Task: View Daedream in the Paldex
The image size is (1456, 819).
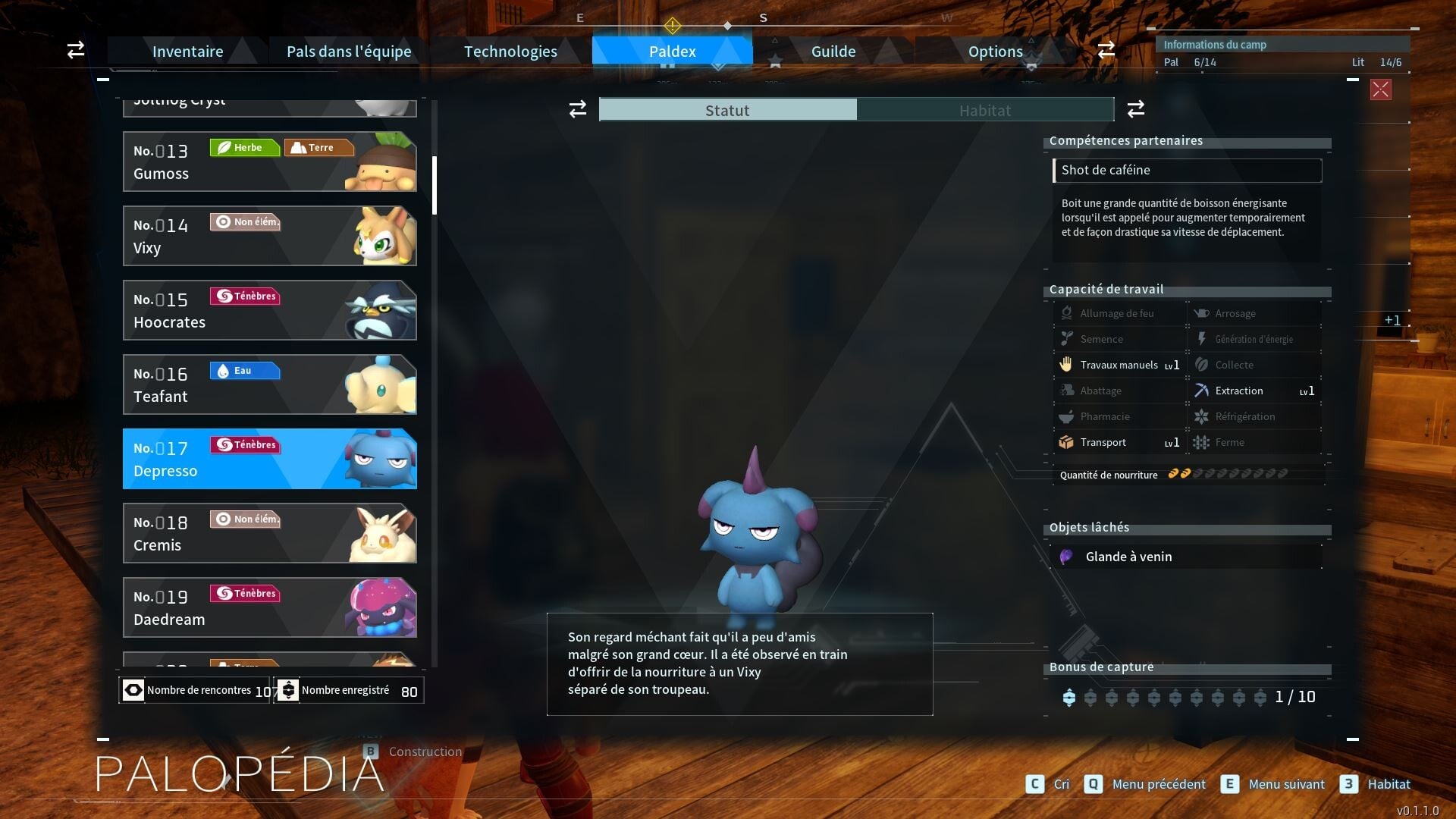Action: point(269,607)
